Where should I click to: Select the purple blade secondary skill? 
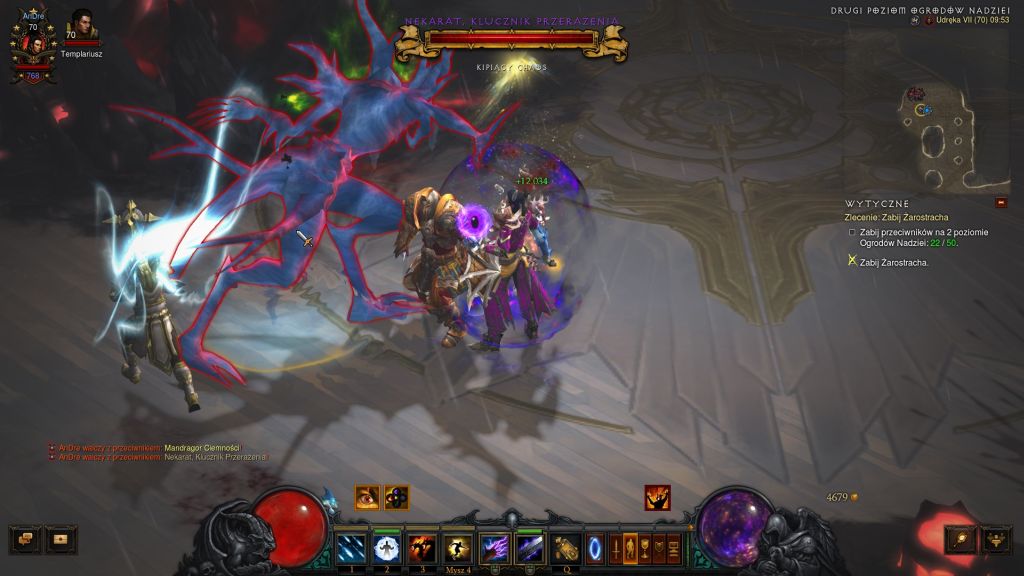click(x=529, y=548)
